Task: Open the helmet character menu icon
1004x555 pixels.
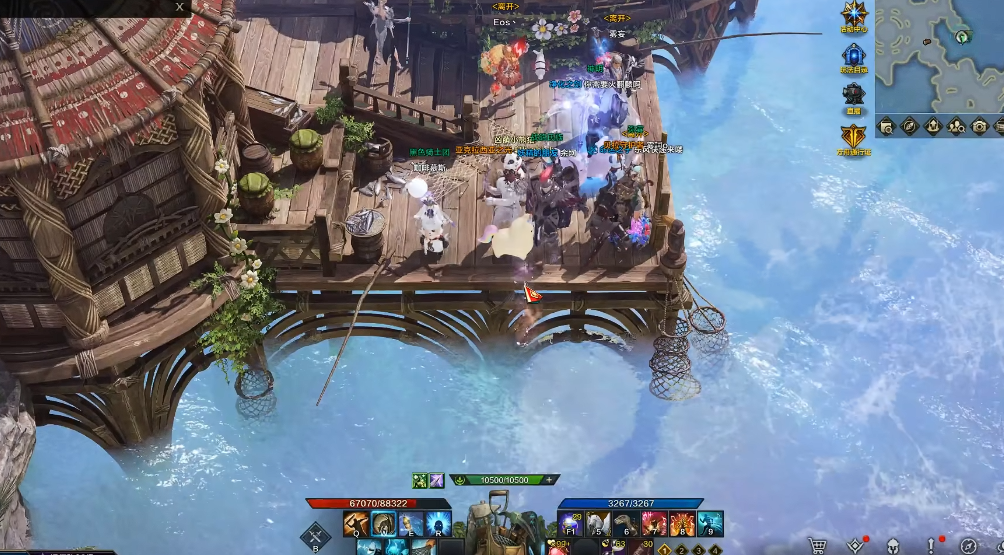Action: point(892,546)
